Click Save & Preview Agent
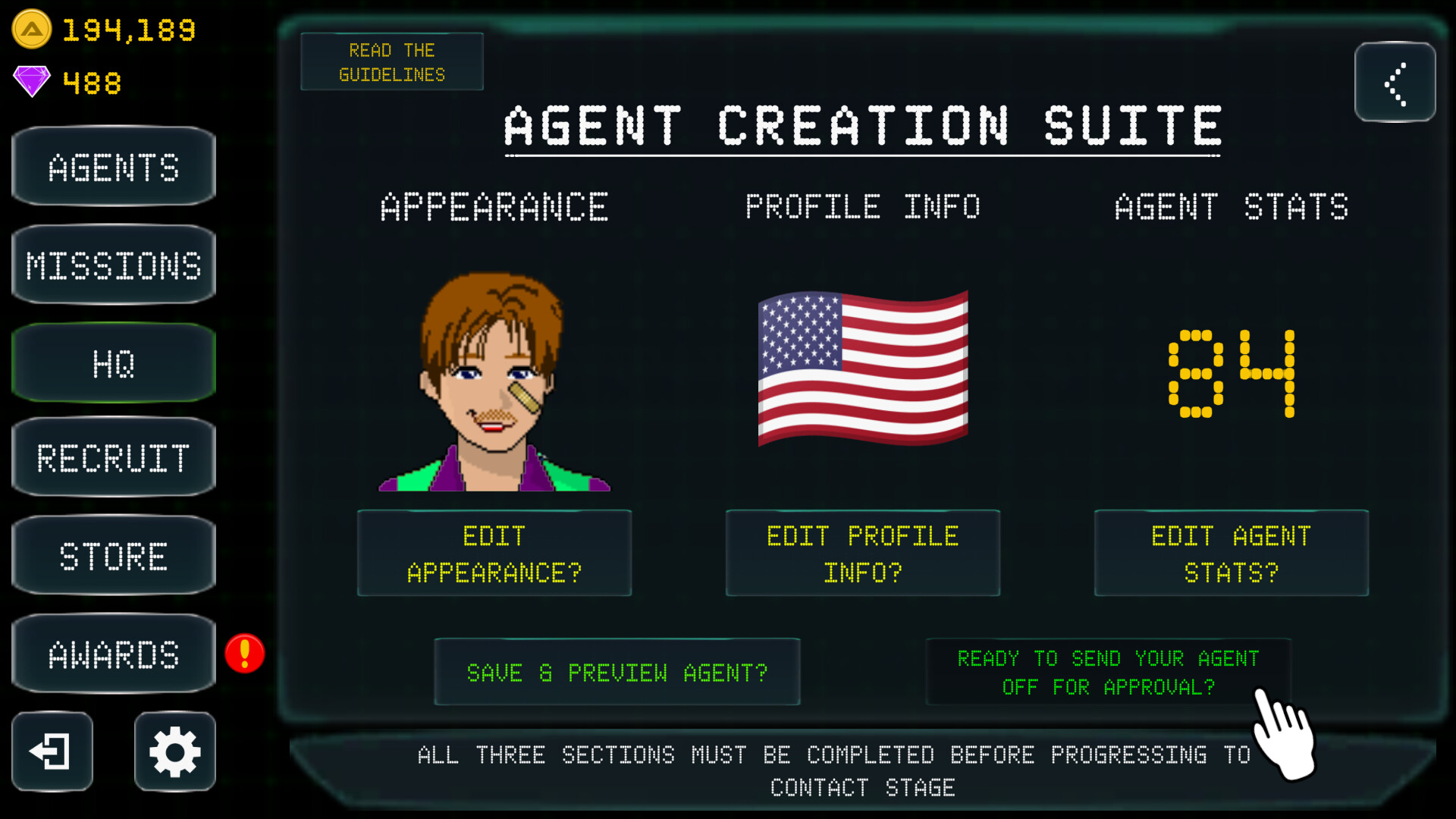 pos(617,672)
